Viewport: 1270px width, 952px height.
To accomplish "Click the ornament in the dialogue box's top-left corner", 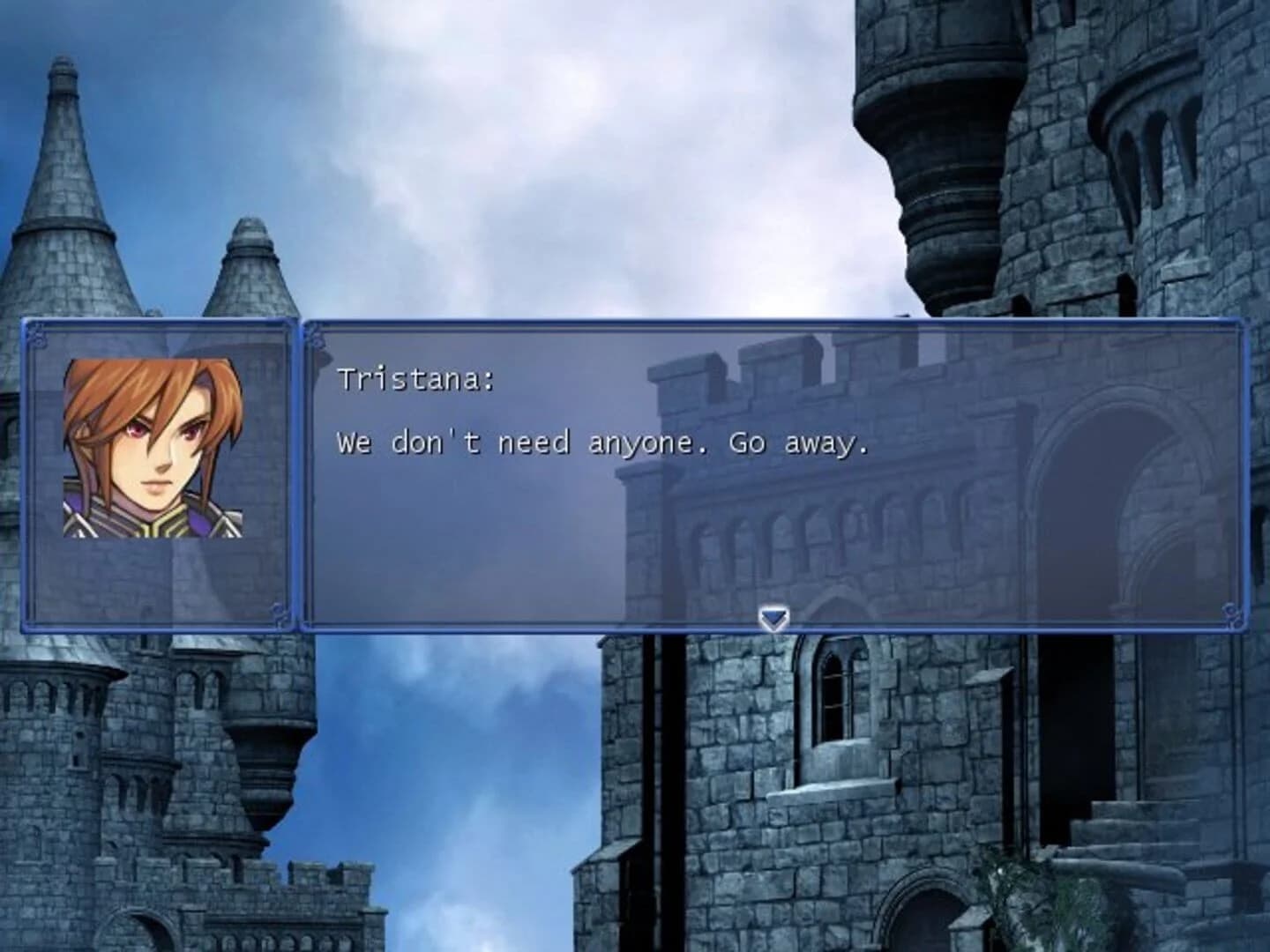I will 317,336.
